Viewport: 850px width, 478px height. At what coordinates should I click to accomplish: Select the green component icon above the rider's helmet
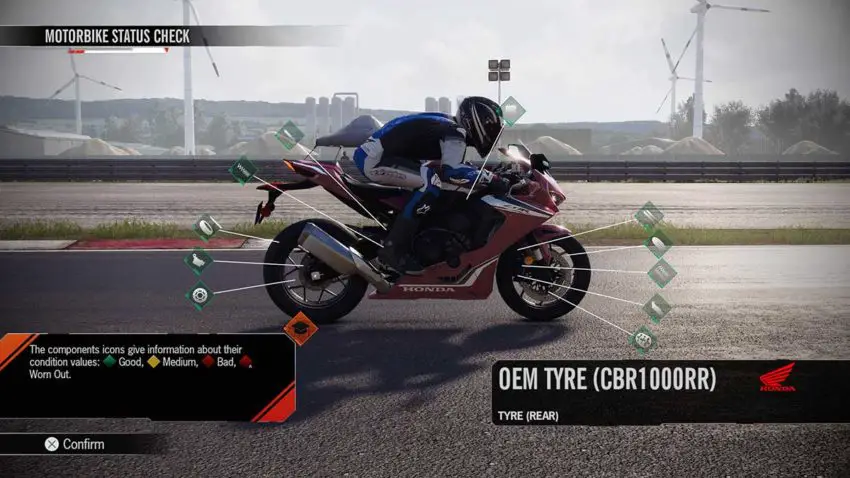pos(510,110)
